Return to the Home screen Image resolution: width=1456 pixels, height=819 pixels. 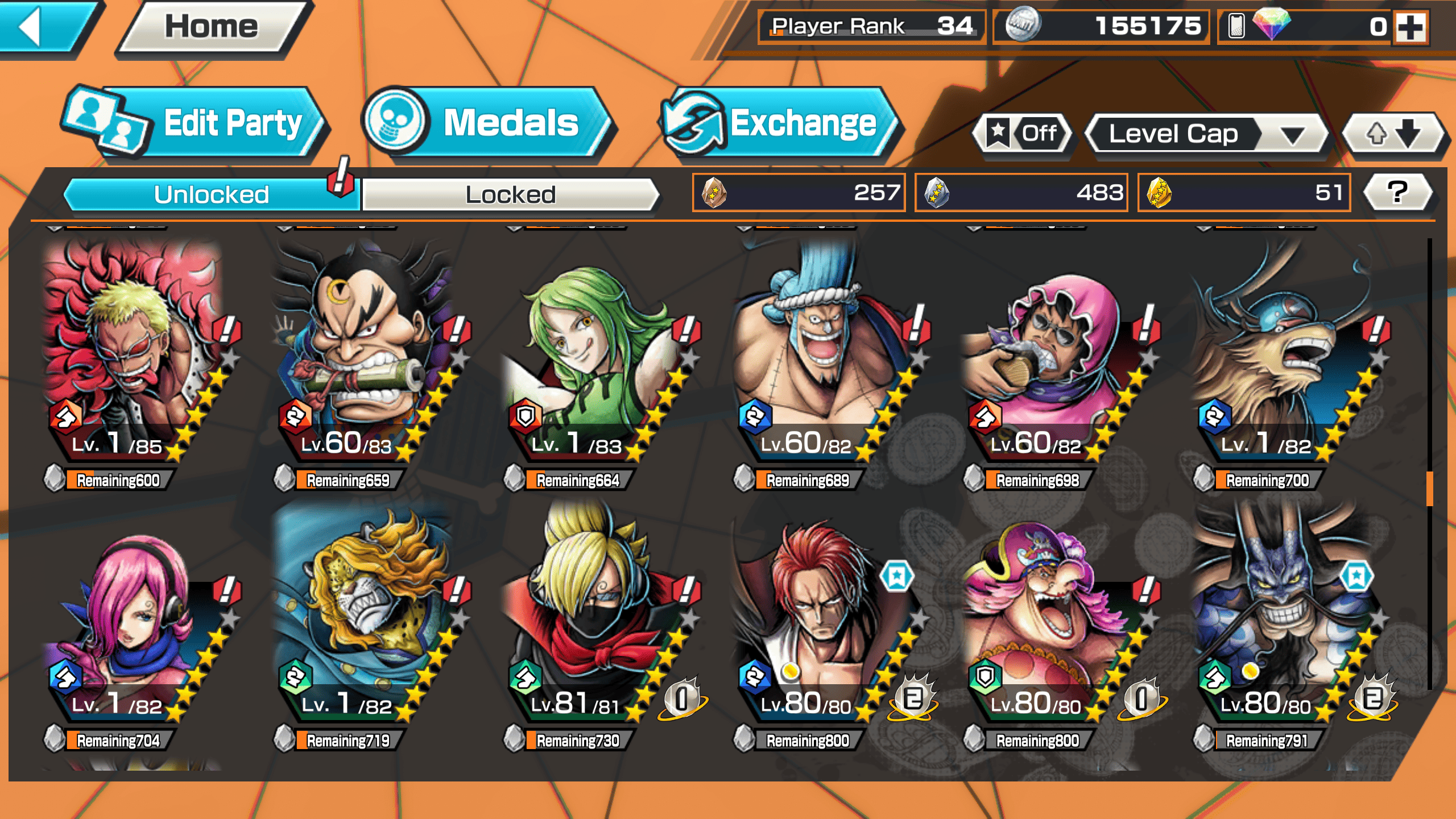point(212,27)
